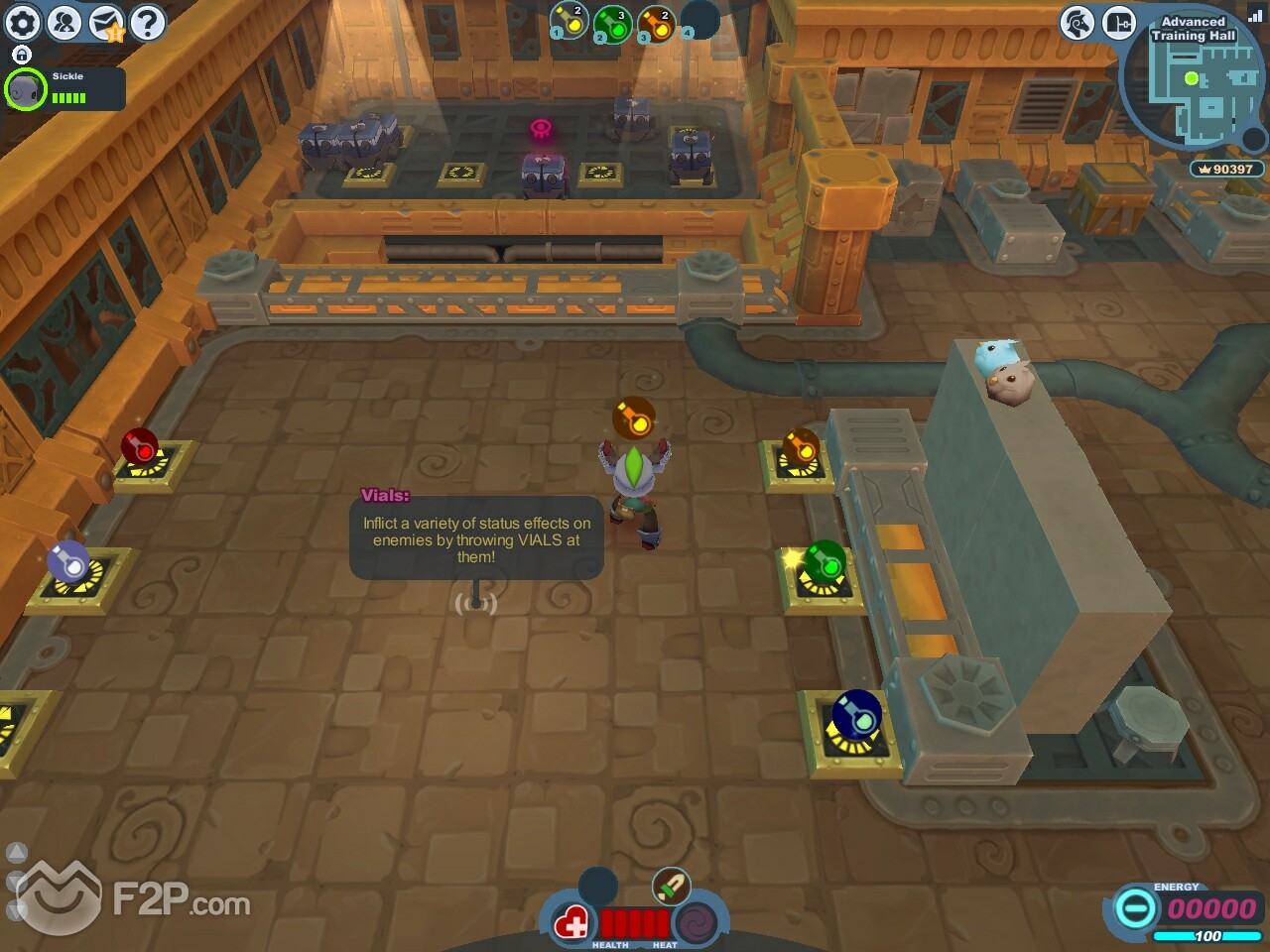This screenshot has width=1270, height=952.
Task: Click the purple swirl heat icon
Action: point(697,925)
